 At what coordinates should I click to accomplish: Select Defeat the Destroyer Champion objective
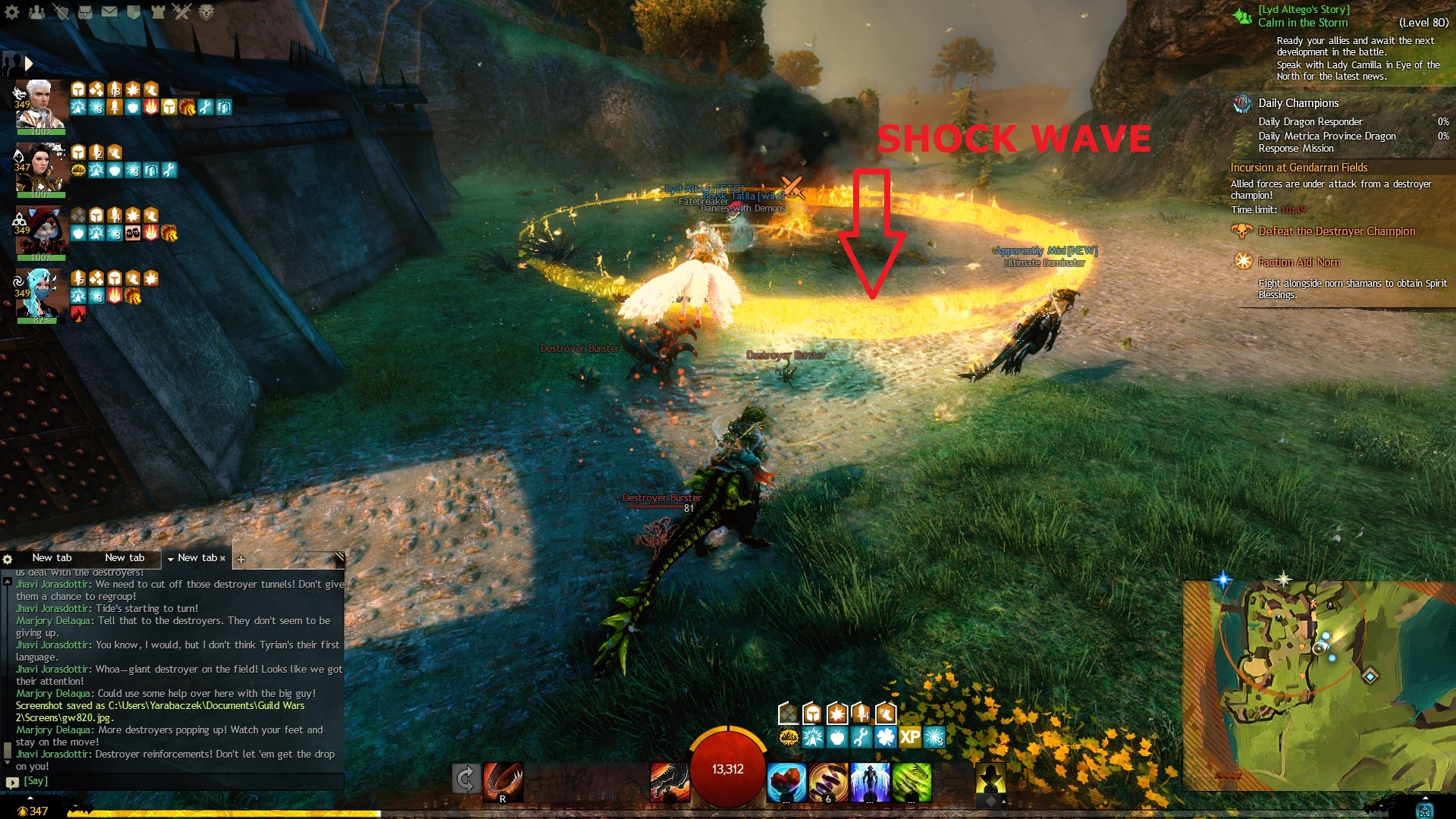[x=1336, y=231]
